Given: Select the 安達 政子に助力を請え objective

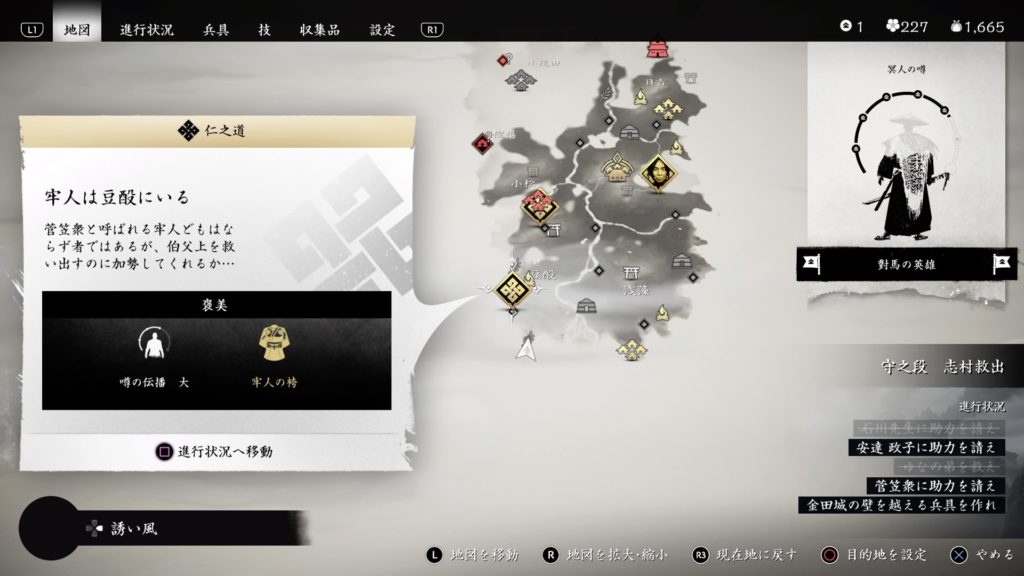Looking at the screenshot, I should coord(925,446).
